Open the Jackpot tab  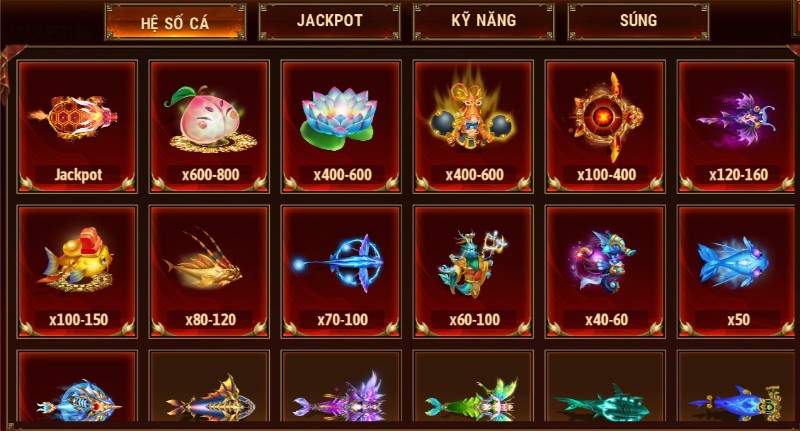click(x=330, y=21)
